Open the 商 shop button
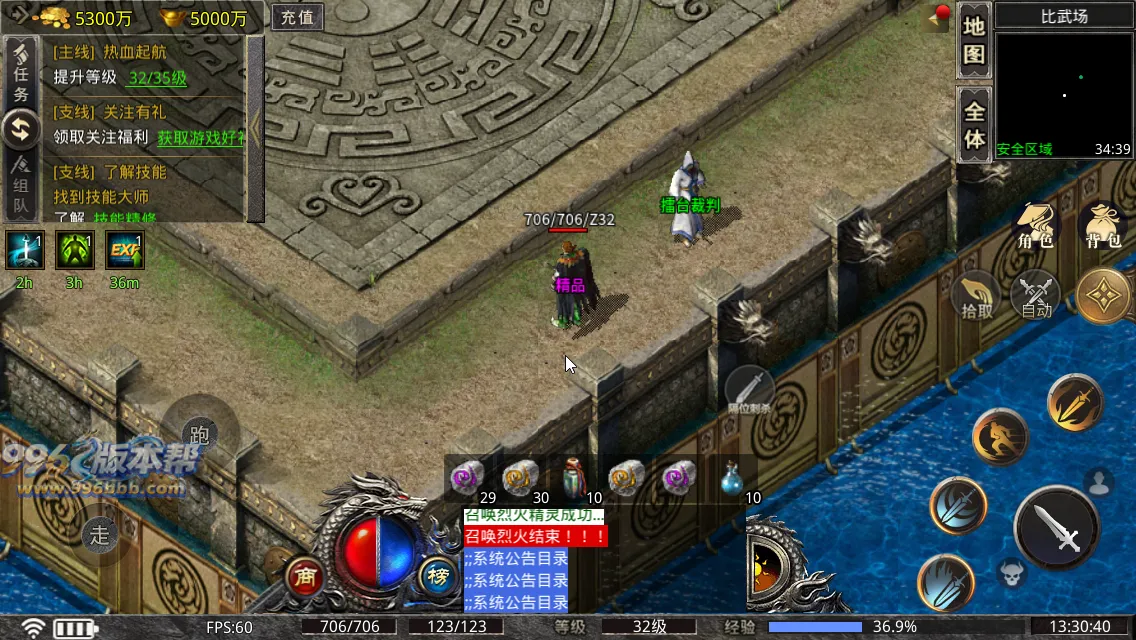 point(305,576)
